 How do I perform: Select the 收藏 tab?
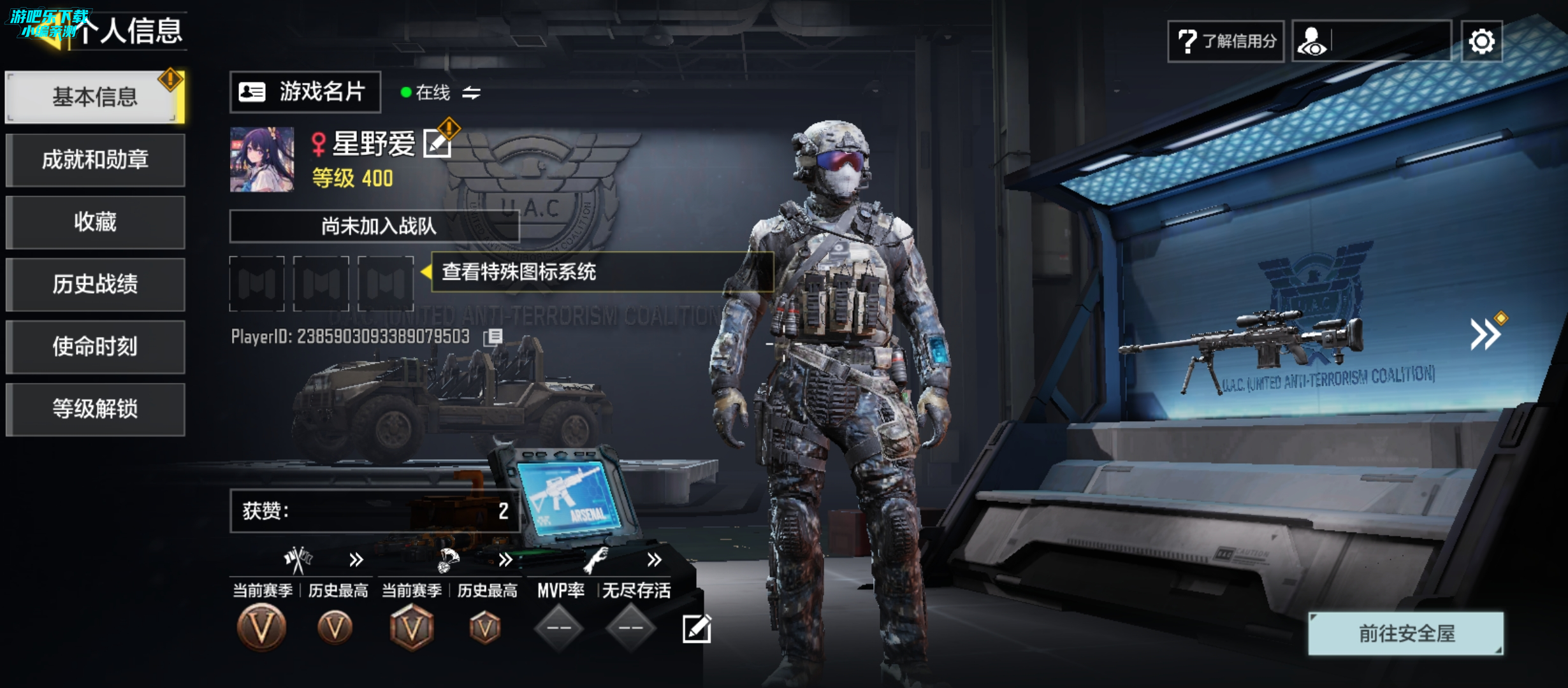tap(95, 222)
